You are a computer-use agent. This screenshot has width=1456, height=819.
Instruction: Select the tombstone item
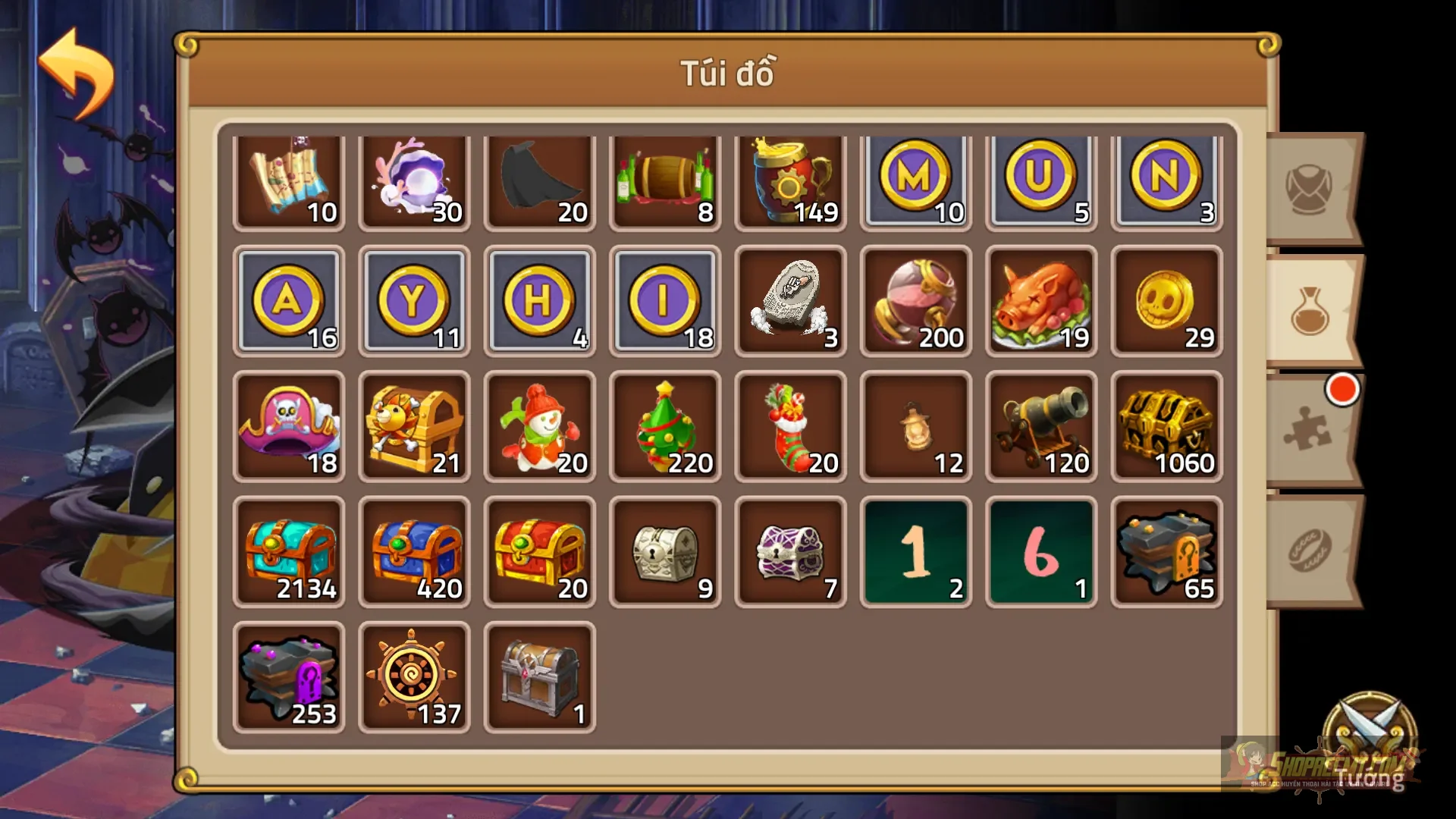pyautogui.click(x=790, y=303)
